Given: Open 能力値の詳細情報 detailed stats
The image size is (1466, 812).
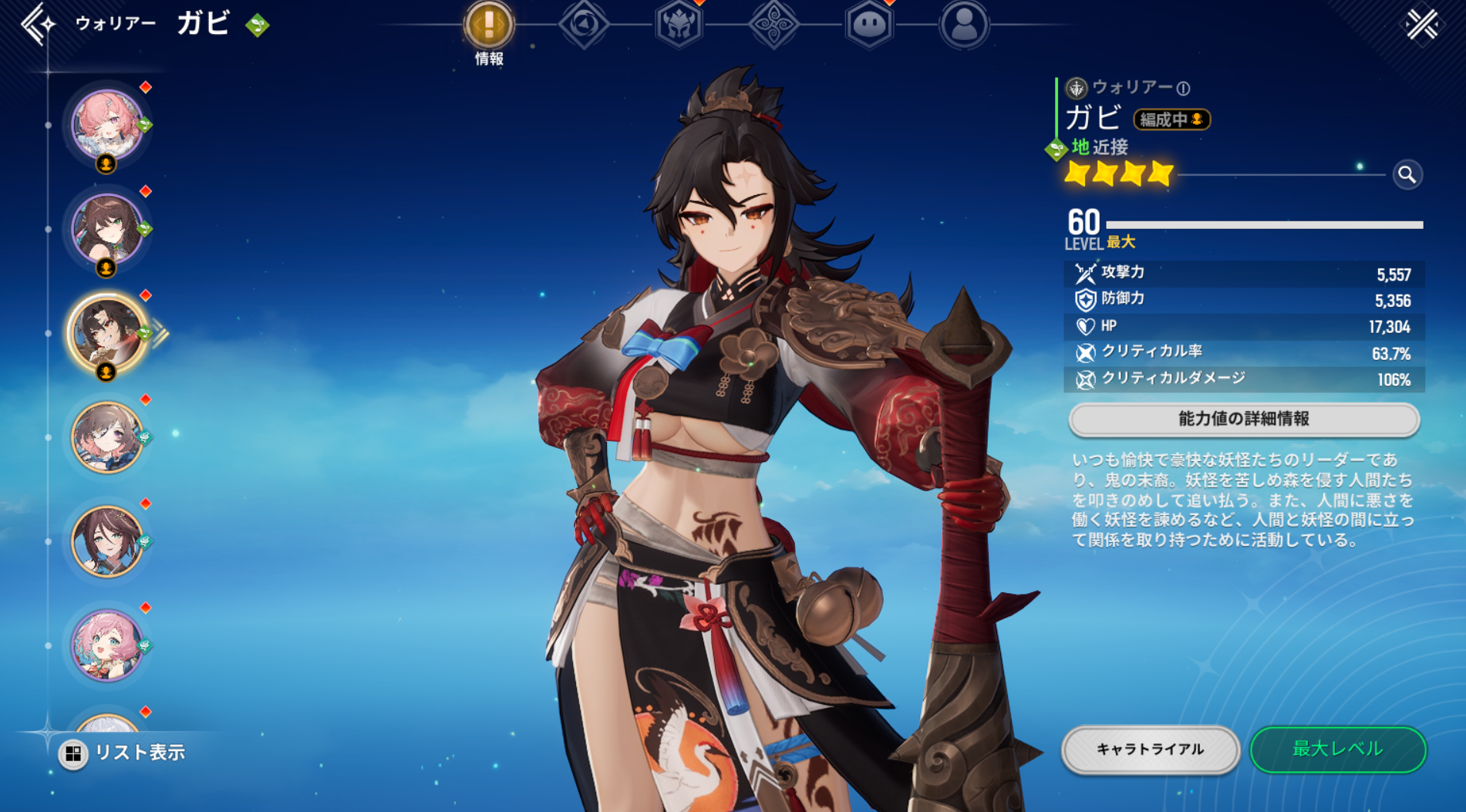Looking at the screenshot, I should coord(1243,419).
